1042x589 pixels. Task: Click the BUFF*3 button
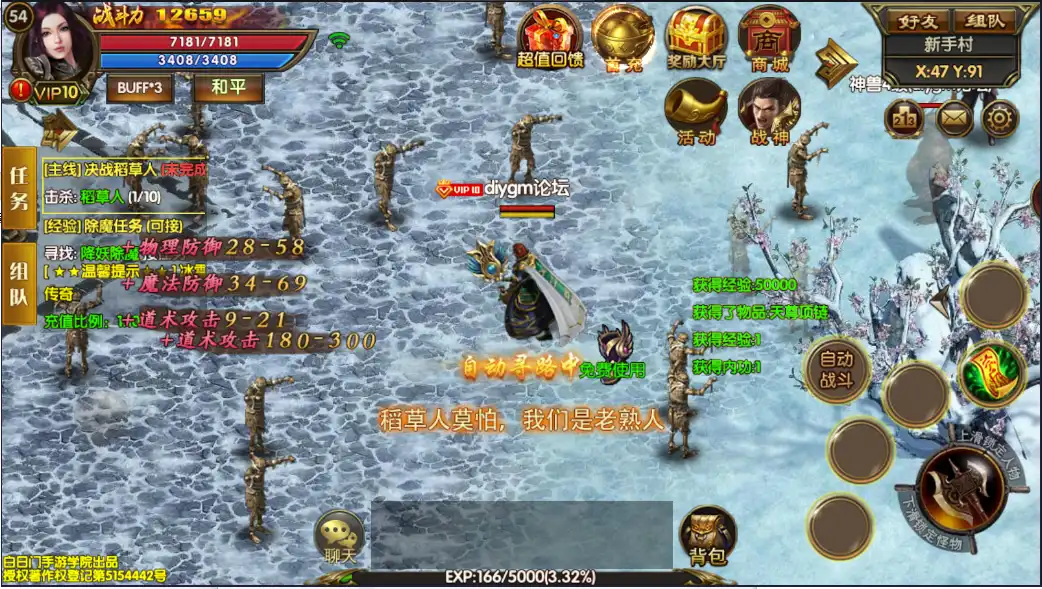pos(139,87)
